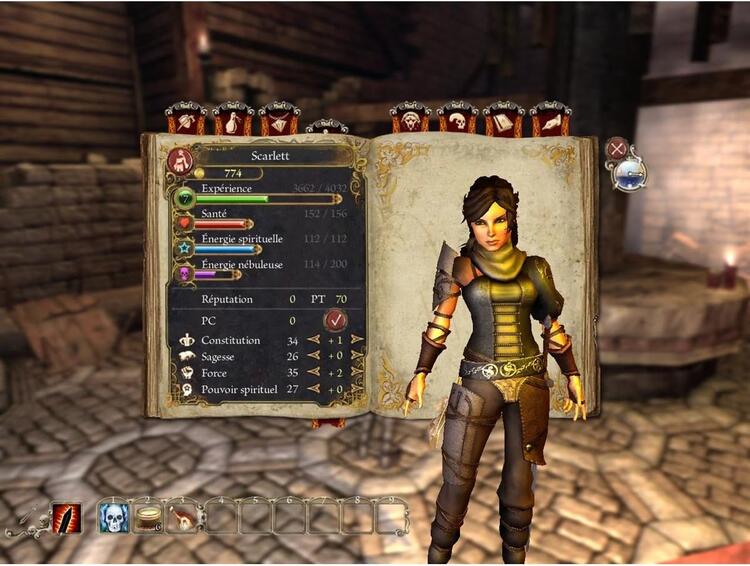The height and width of the screenshot is (566, 750).
Task: Use the roasted meat in hotbar slot 3
Action: 183,518
